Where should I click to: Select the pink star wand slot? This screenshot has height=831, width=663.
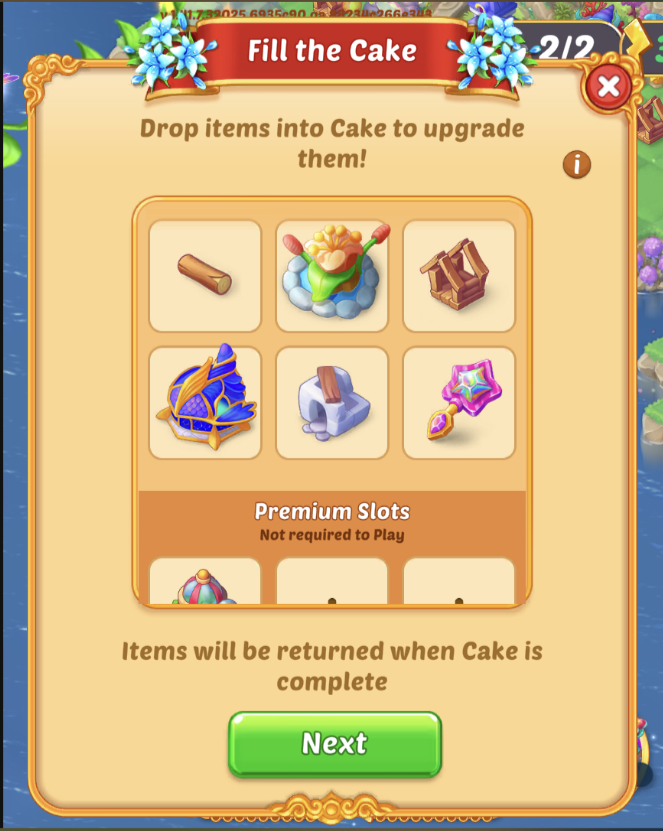tap(459, 403)
